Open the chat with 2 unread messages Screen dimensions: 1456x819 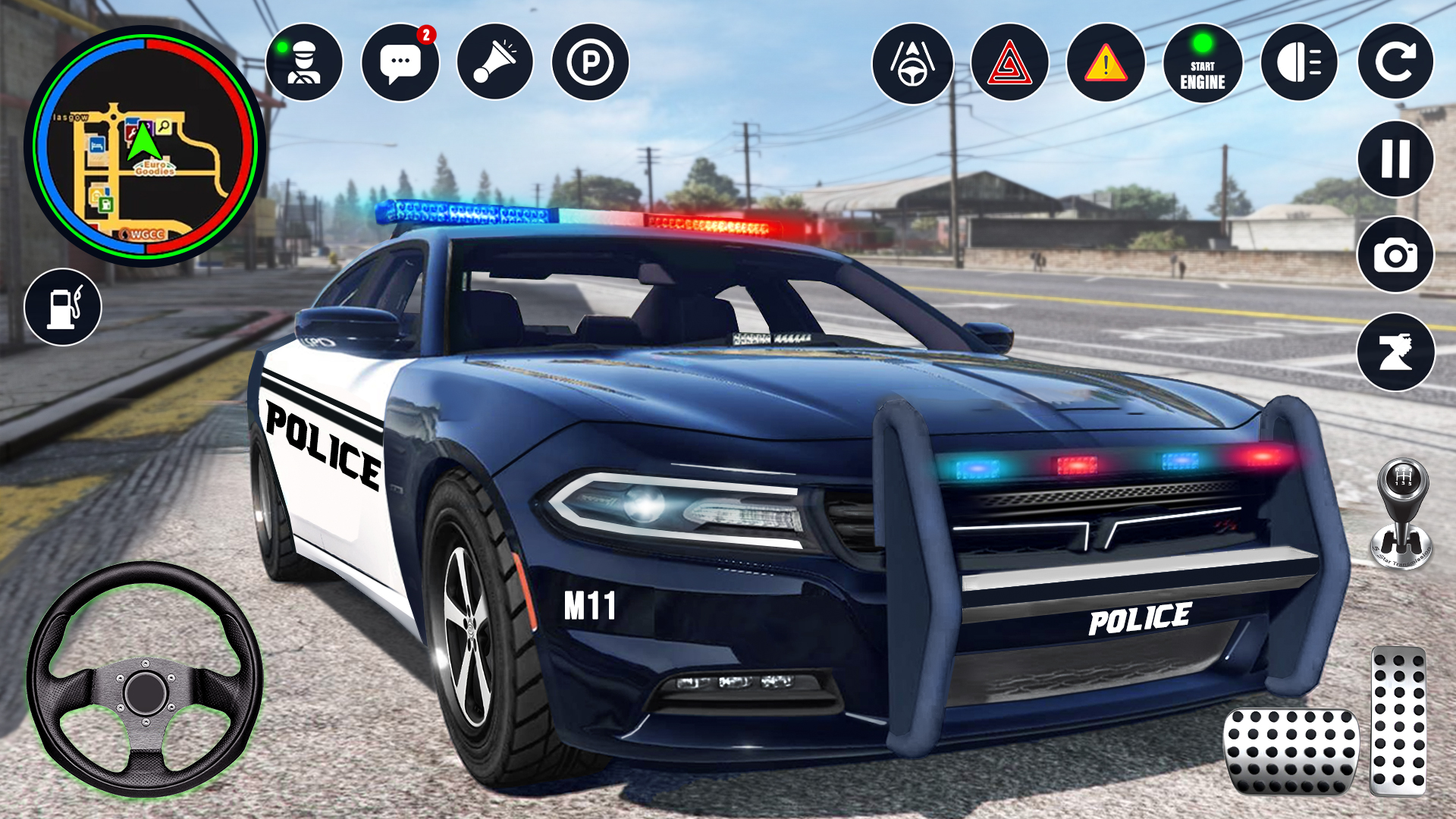403,62
